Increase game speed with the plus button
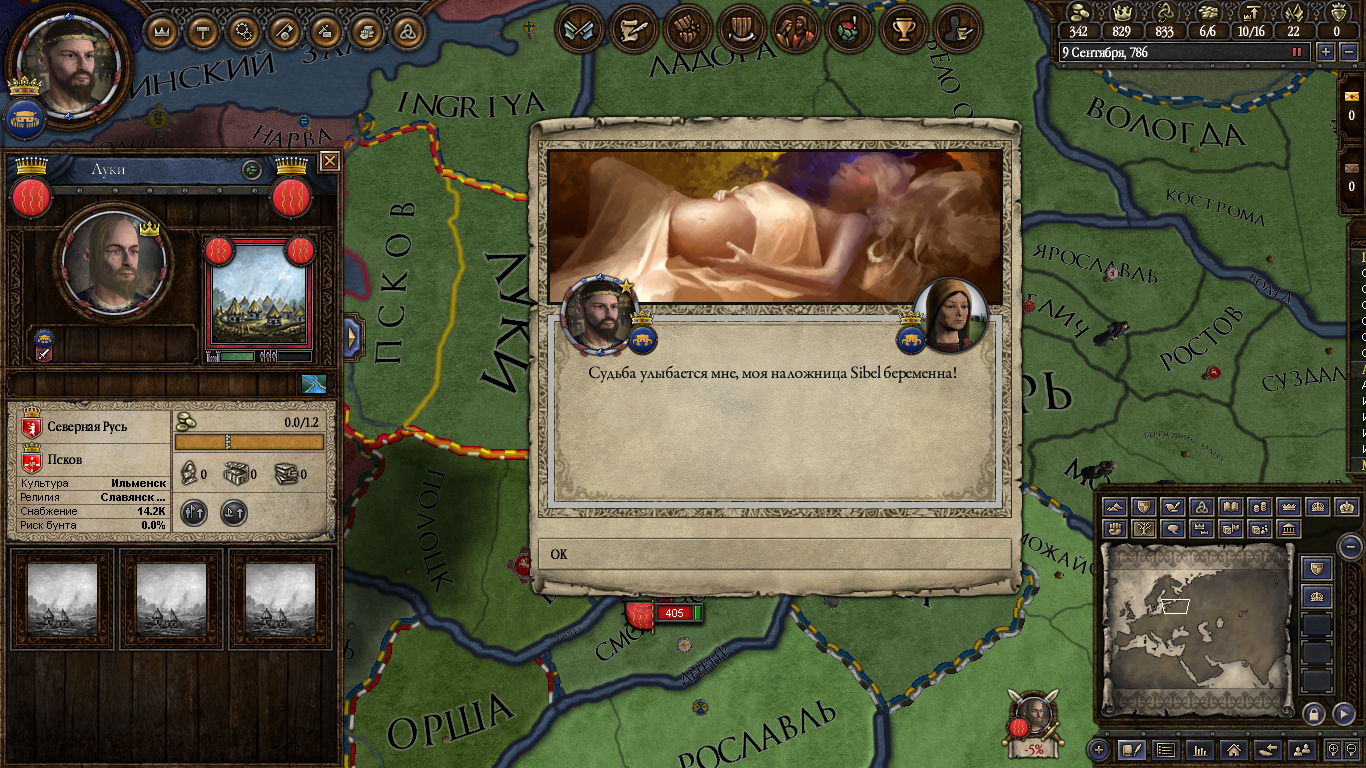 (1326, 52)
